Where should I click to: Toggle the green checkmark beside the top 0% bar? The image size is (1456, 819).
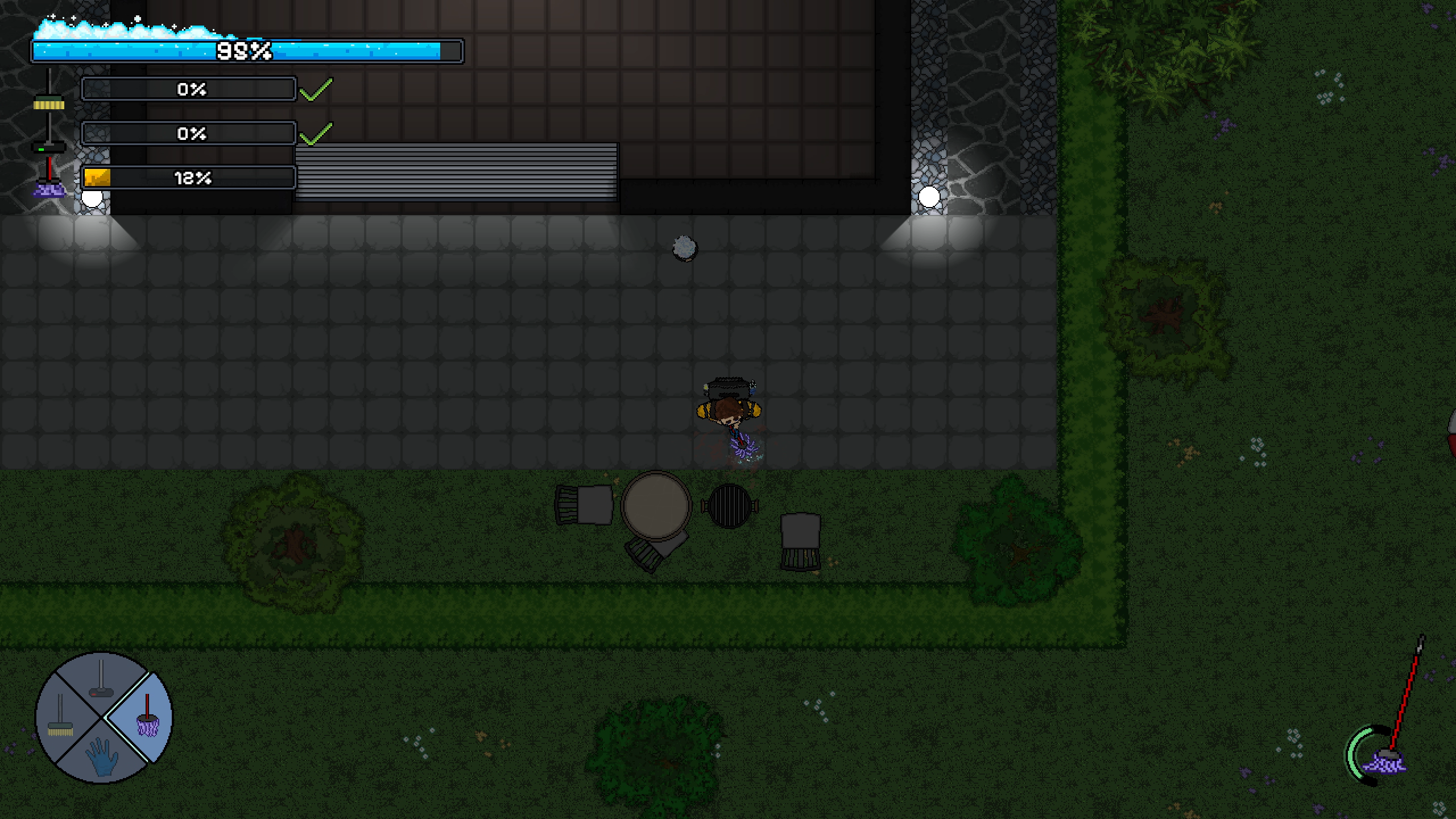pos(316,89)
